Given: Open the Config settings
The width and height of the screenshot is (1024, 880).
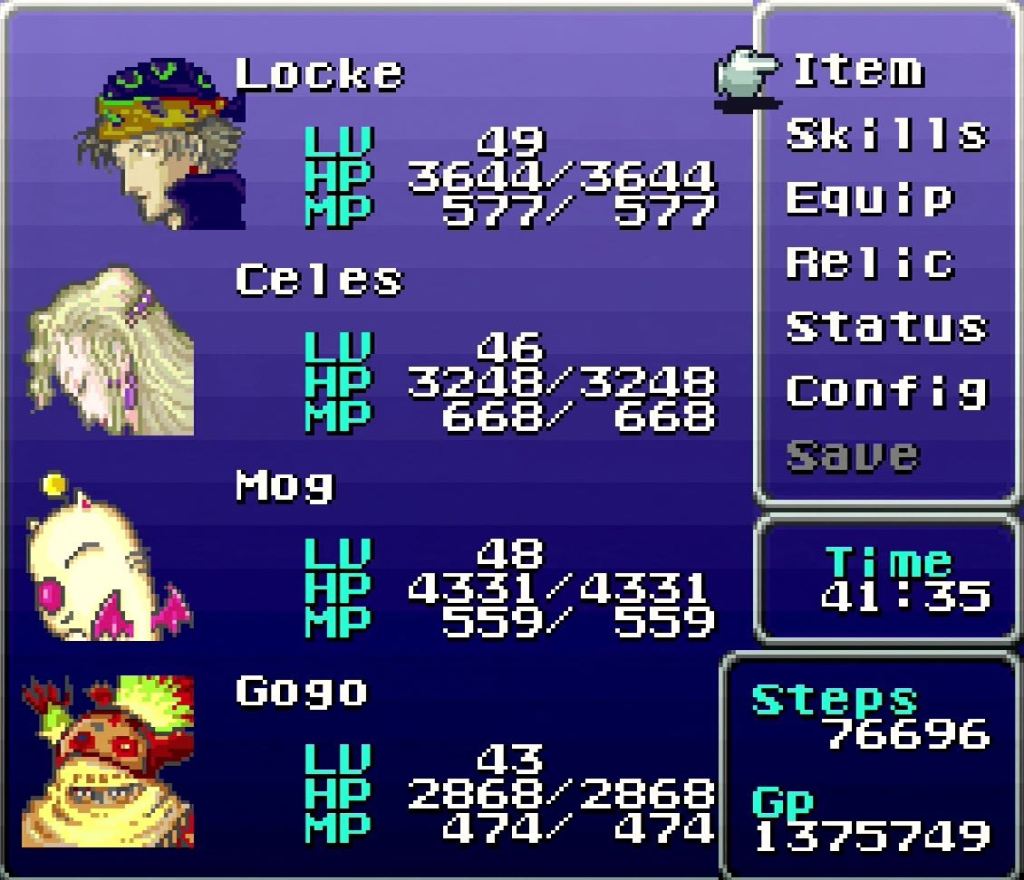Looking at the screenshot, I should [x=886, y=391].
